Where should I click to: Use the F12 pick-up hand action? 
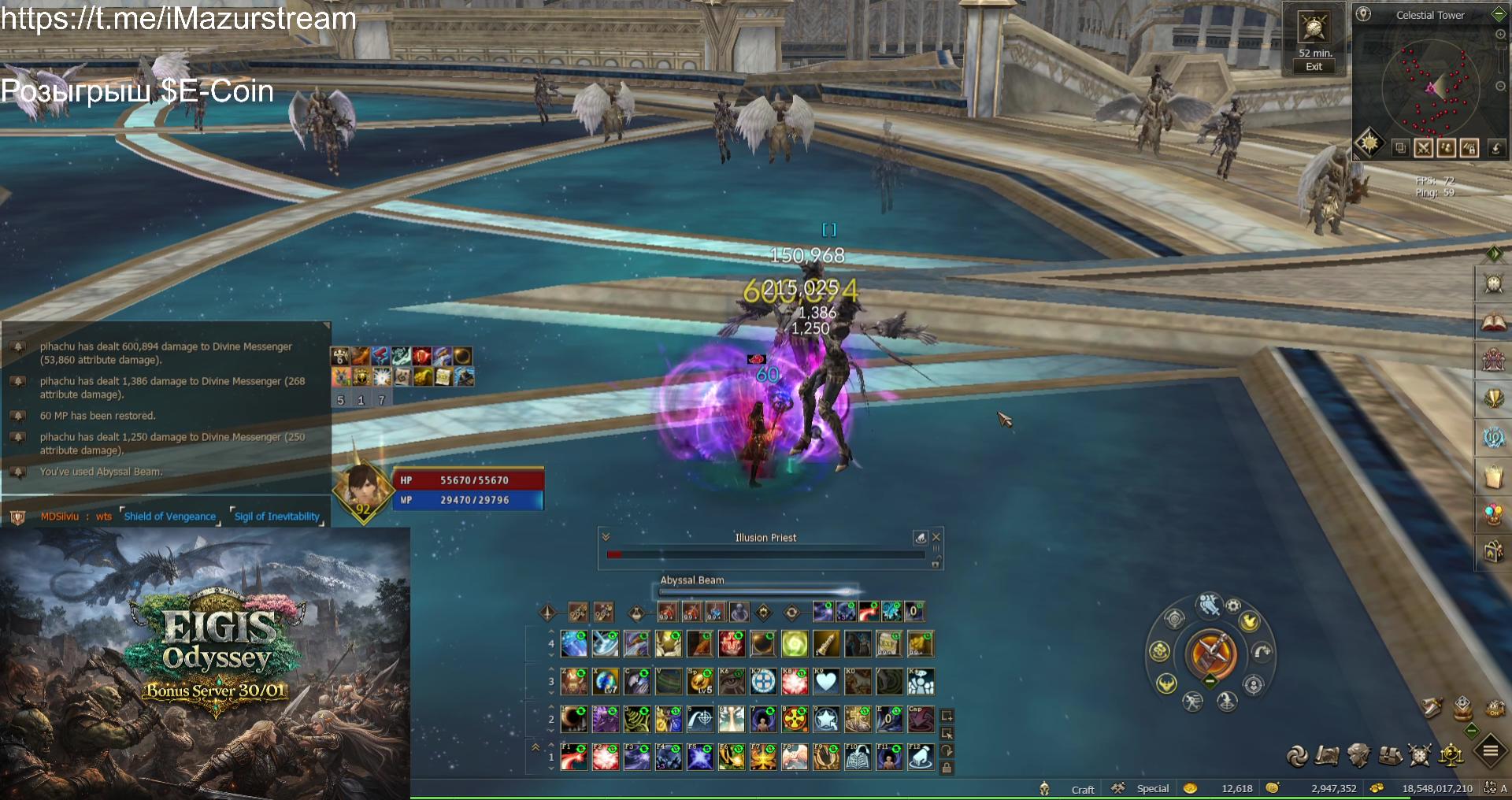pyautogui.click(x=920, y=757)
